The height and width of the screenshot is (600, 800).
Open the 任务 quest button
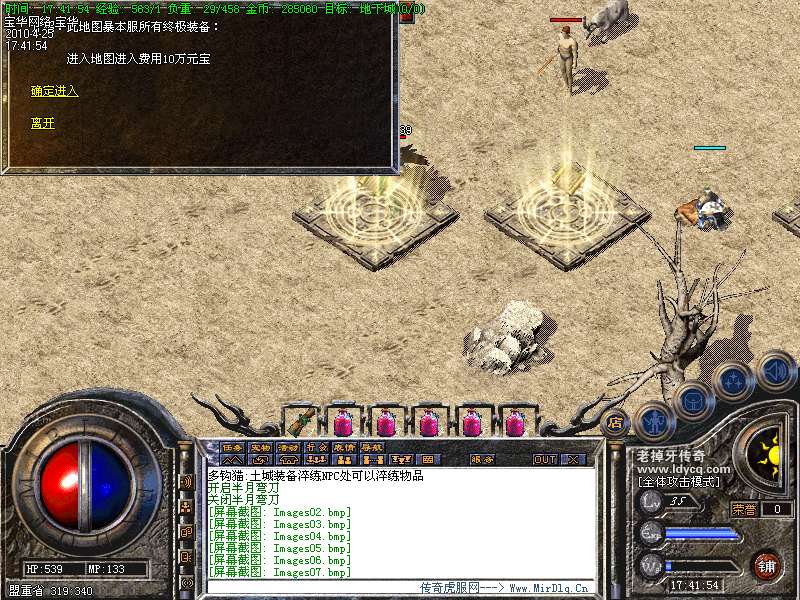[x=232, y=447]
